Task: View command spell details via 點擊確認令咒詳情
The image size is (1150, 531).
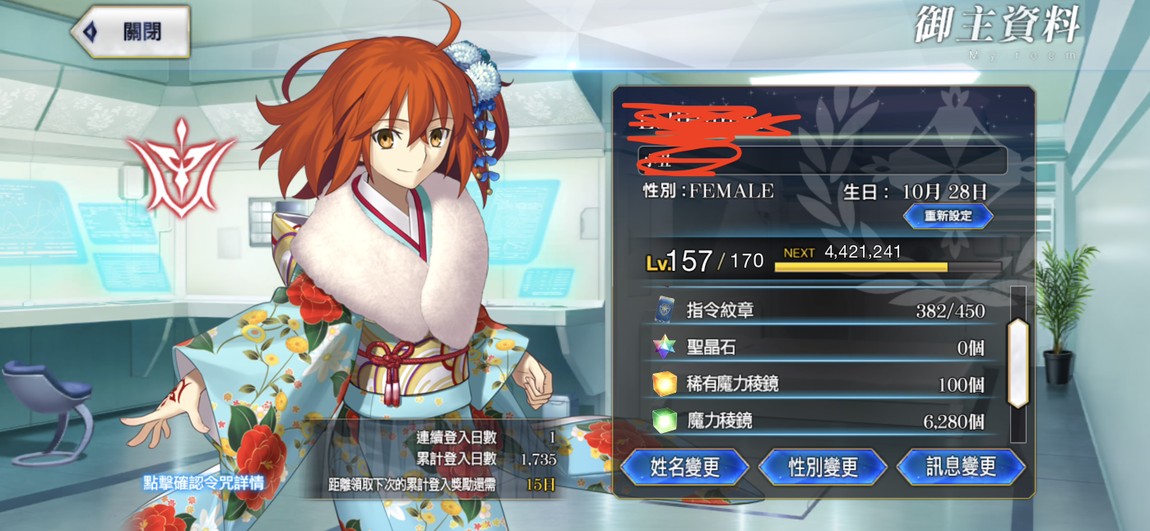Action: coord(203,483)
